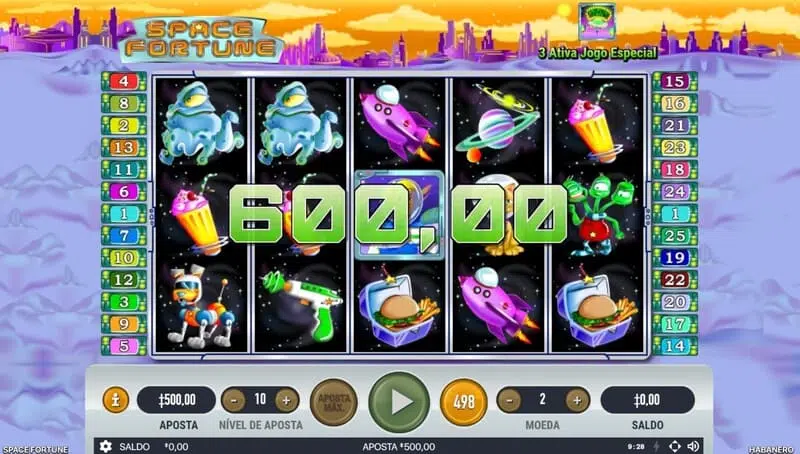Choose payline number 14 tag

tap(675, 346)
